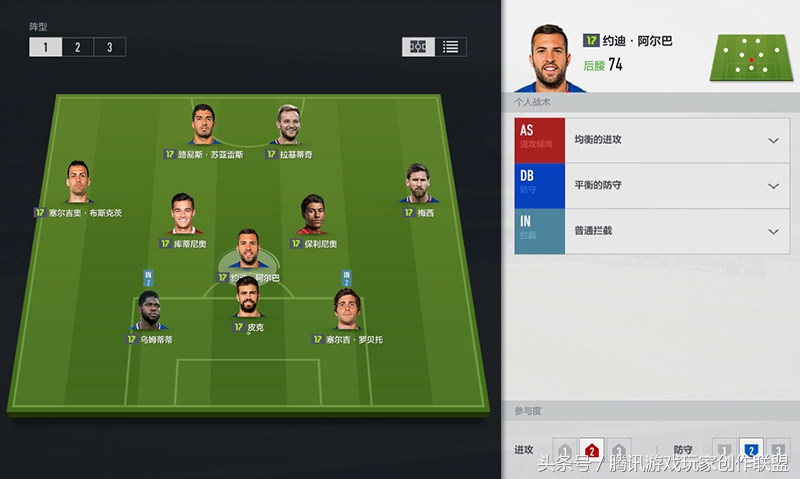Viewport: 800px width, 479px height.
Task: Switch to formation tab 3
Action: pos(110,47)
